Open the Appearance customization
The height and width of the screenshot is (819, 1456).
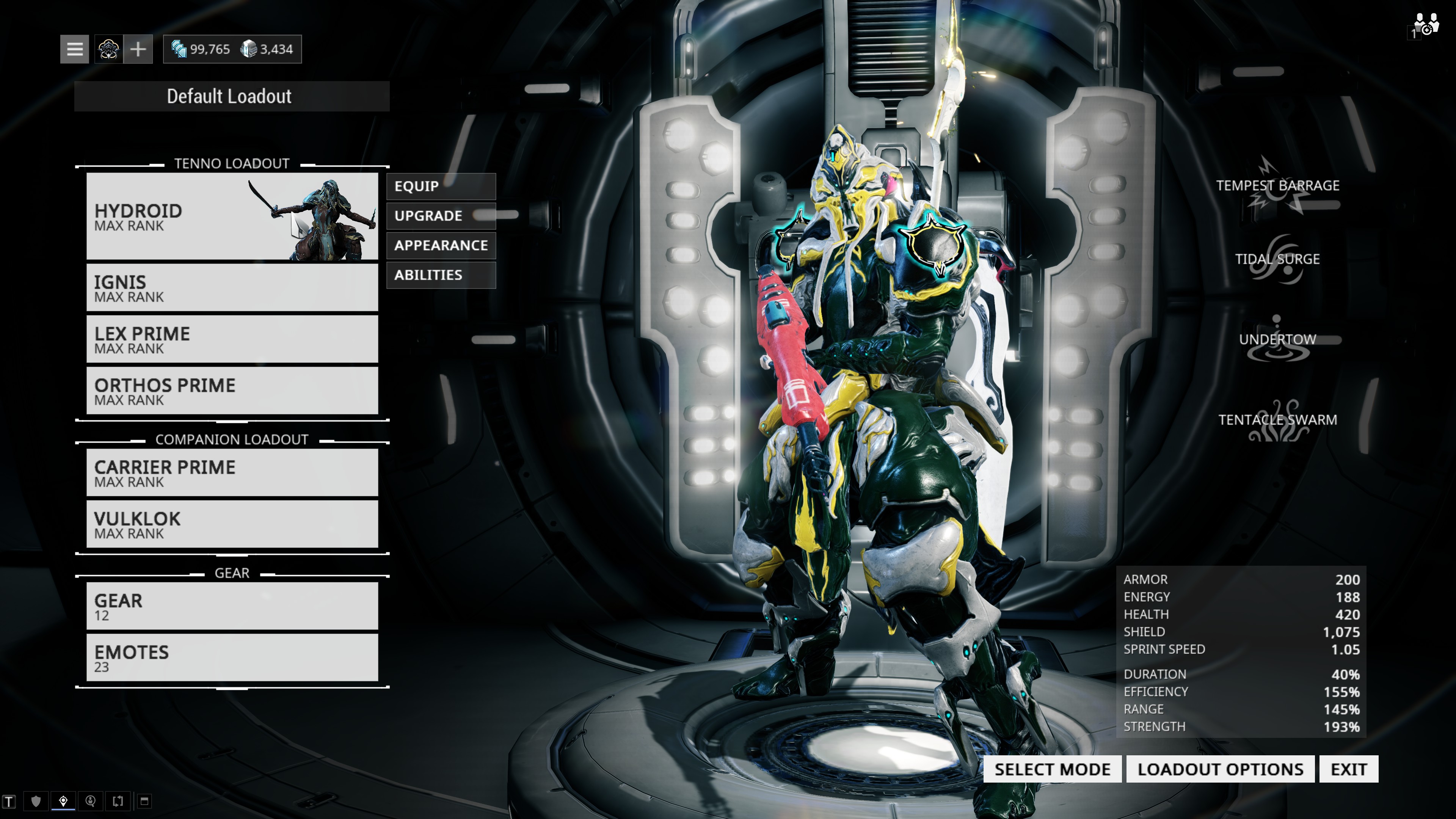pos(441,245)
